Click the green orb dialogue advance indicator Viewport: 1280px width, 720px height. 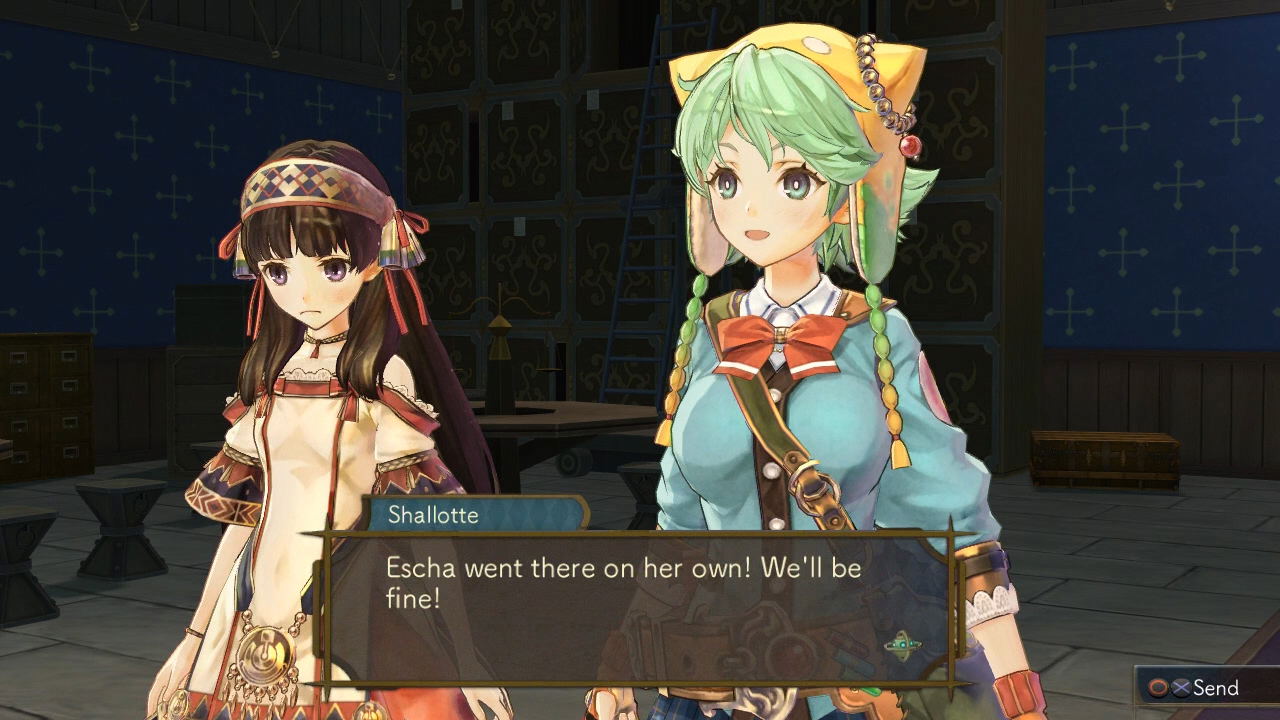tap(902, 644)
